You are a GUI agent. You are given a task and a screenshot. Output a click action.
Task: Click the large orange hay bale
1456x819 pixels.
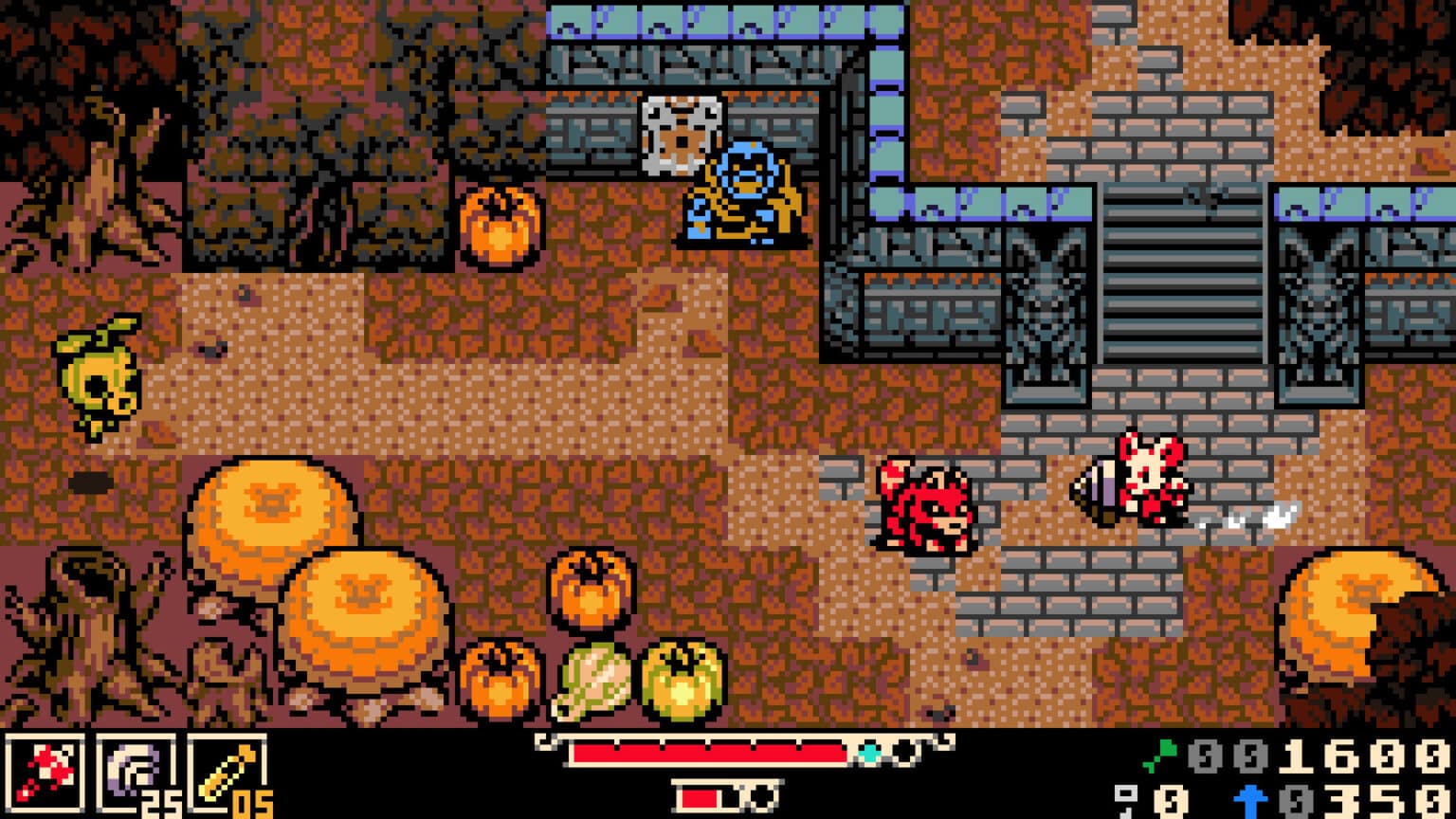[x=270, y=517]
